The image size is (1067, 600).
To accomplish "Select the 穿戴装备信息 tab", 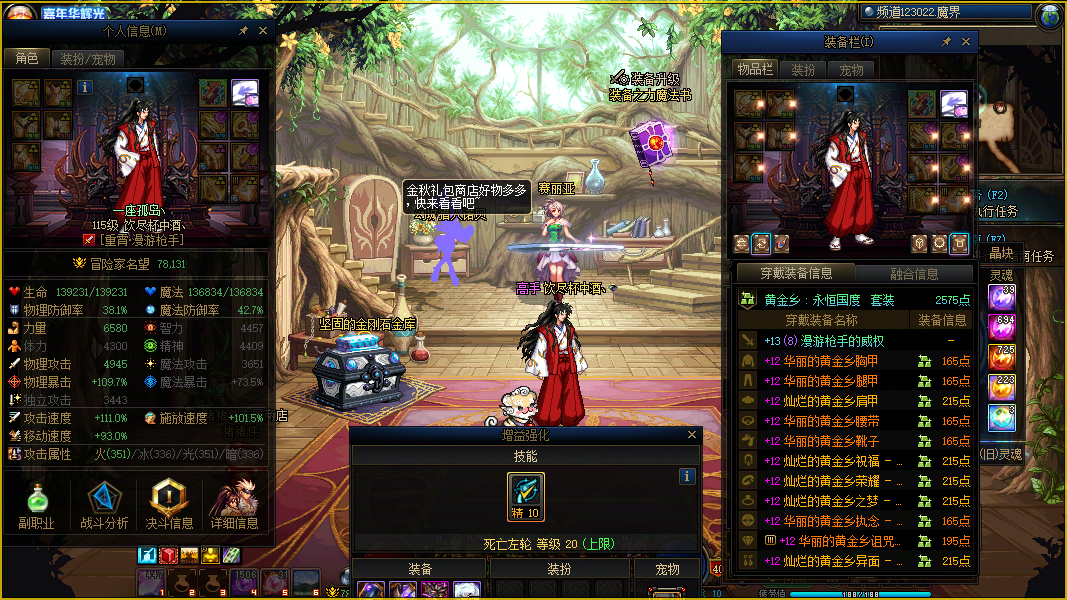I will tap(795, 273).
